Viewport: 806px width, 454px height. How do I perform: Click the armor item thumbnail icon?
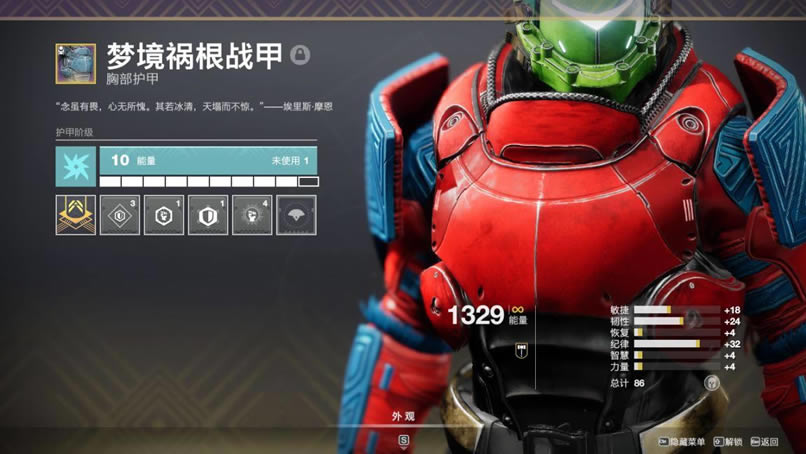point(76,63)
